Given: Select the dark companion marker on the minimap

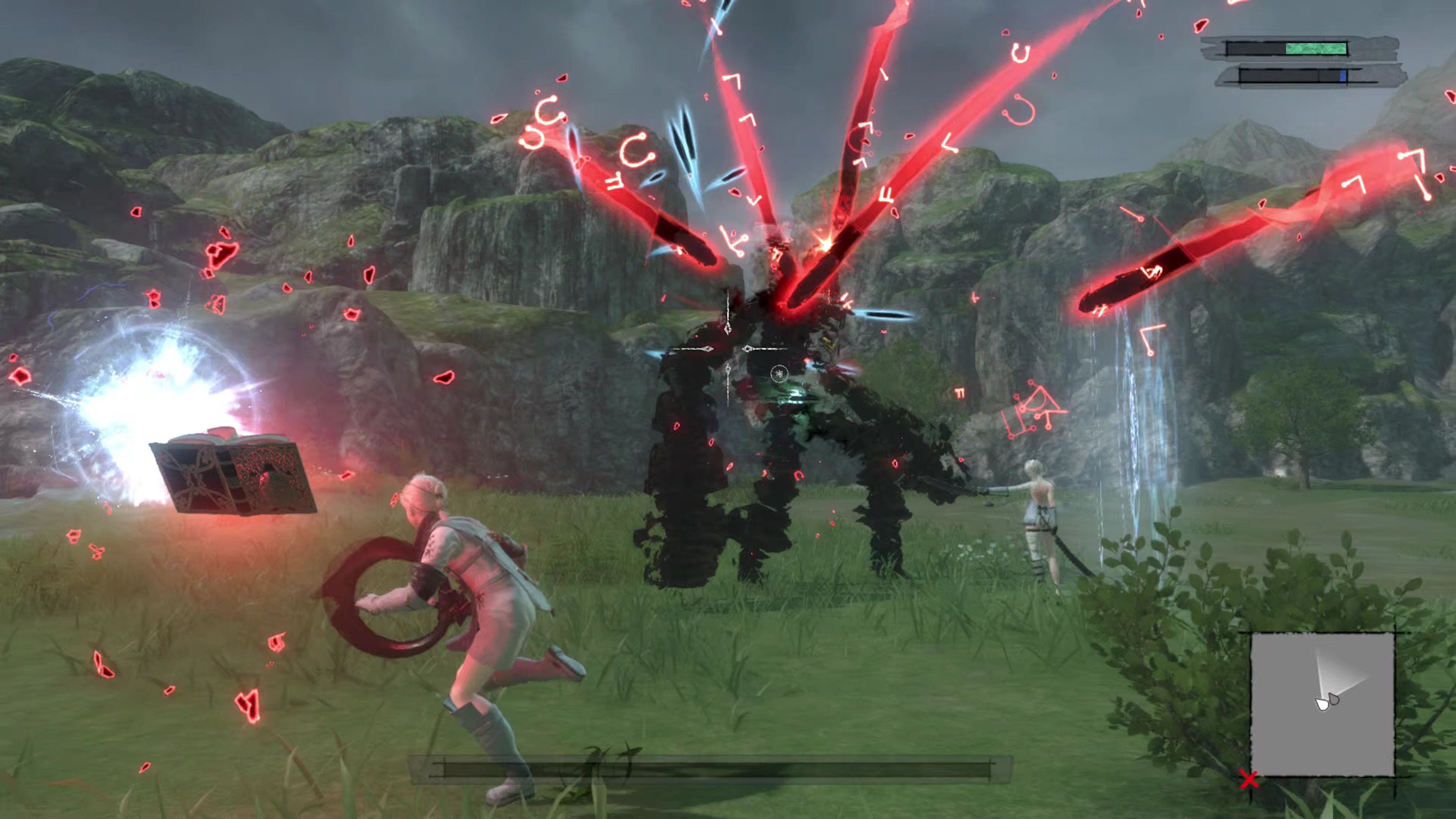Looking at the screenshot, I should (x=1334, y=700).
